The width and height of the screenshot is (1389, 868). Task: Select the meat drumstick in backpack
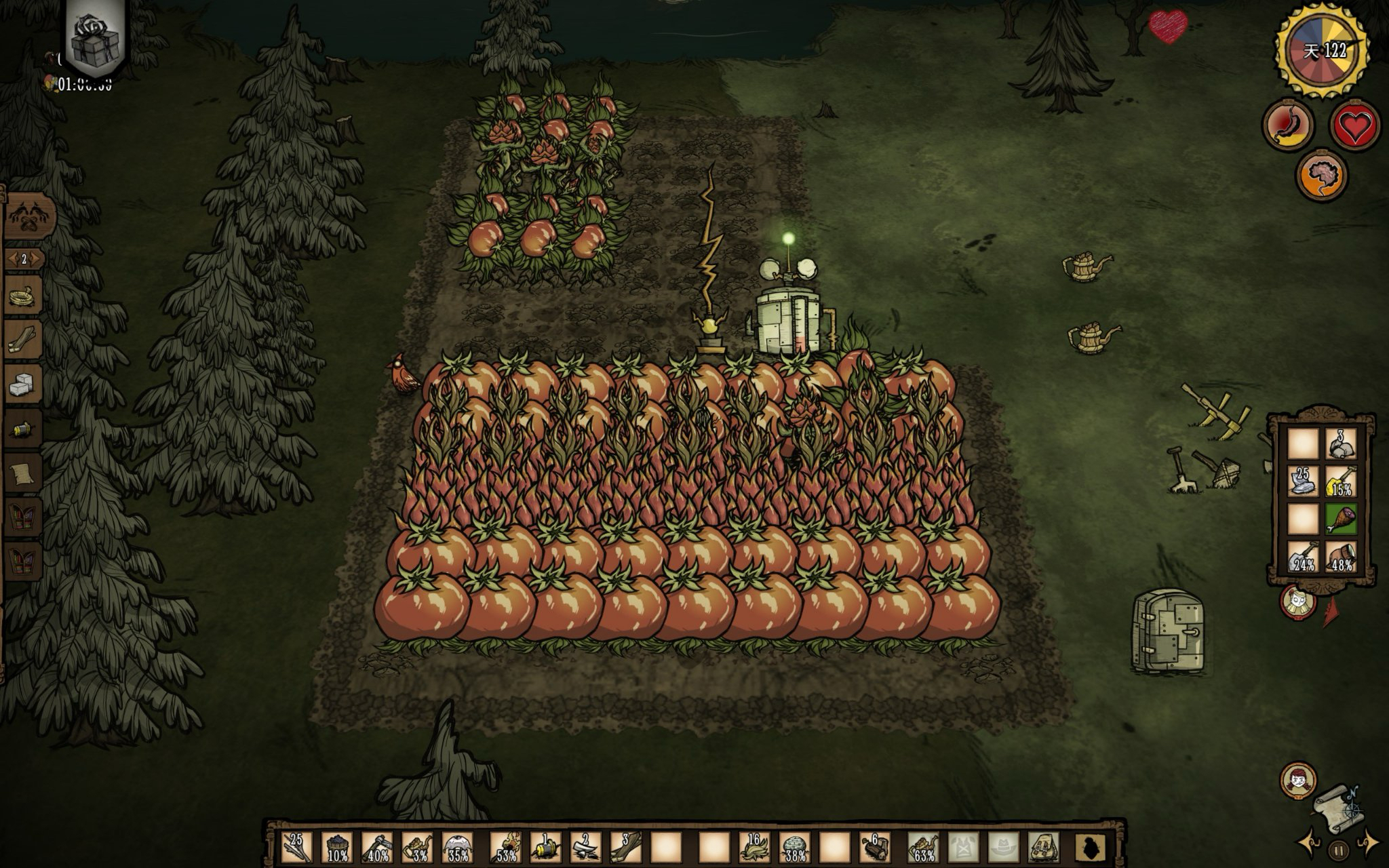1339,520
